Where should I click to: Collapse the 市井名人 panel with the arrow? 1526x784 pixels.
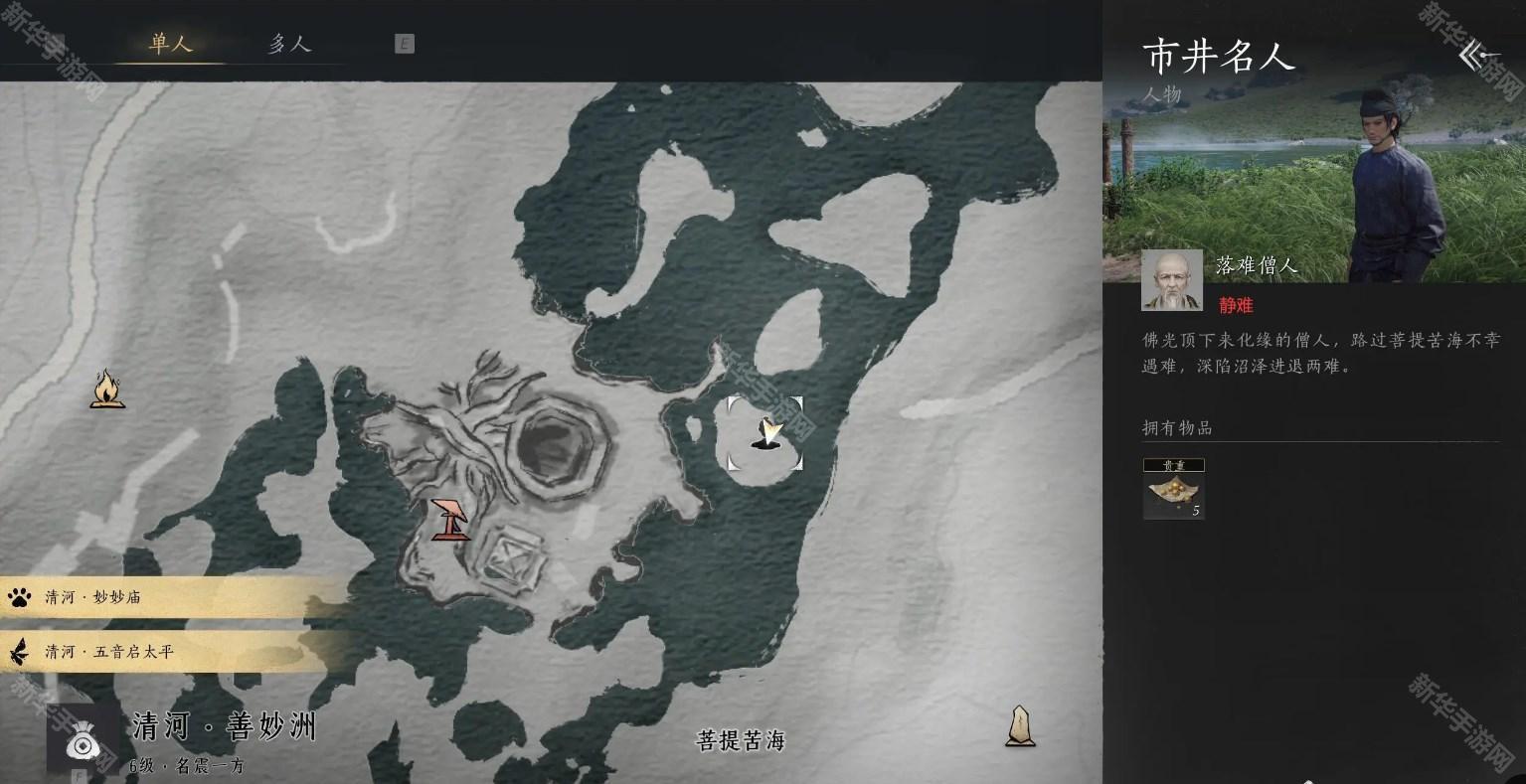(1478, 55)
